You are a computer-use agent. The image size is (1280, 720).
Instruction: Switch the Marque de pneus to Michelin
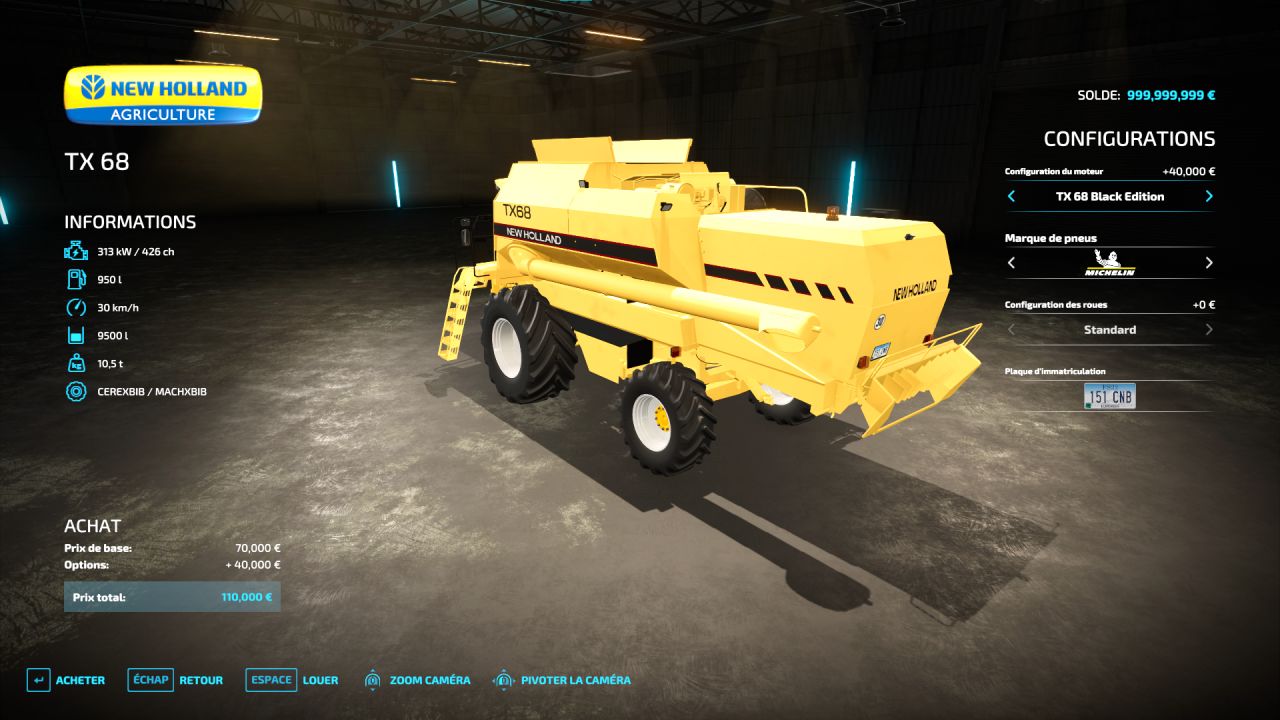tap(1109, 263)
